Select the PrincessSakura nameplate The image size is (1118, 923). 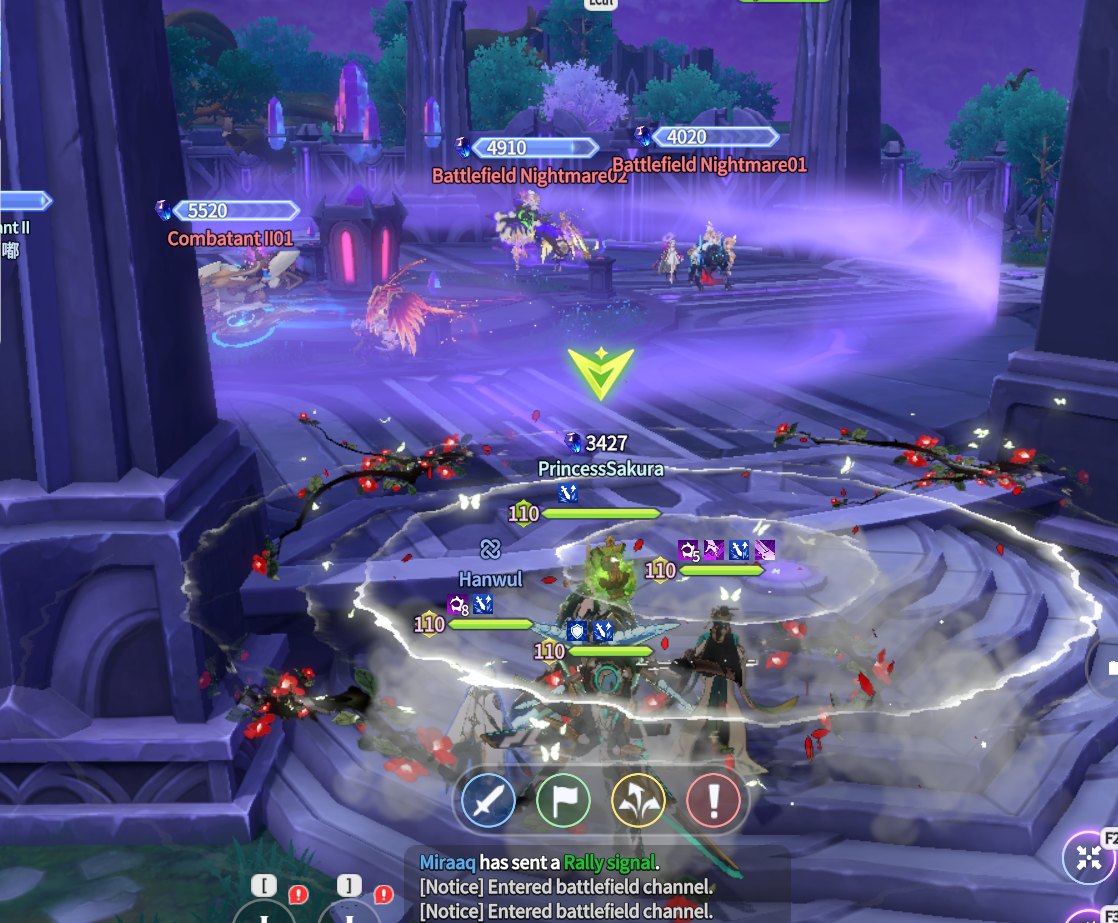tap(600, 468)
